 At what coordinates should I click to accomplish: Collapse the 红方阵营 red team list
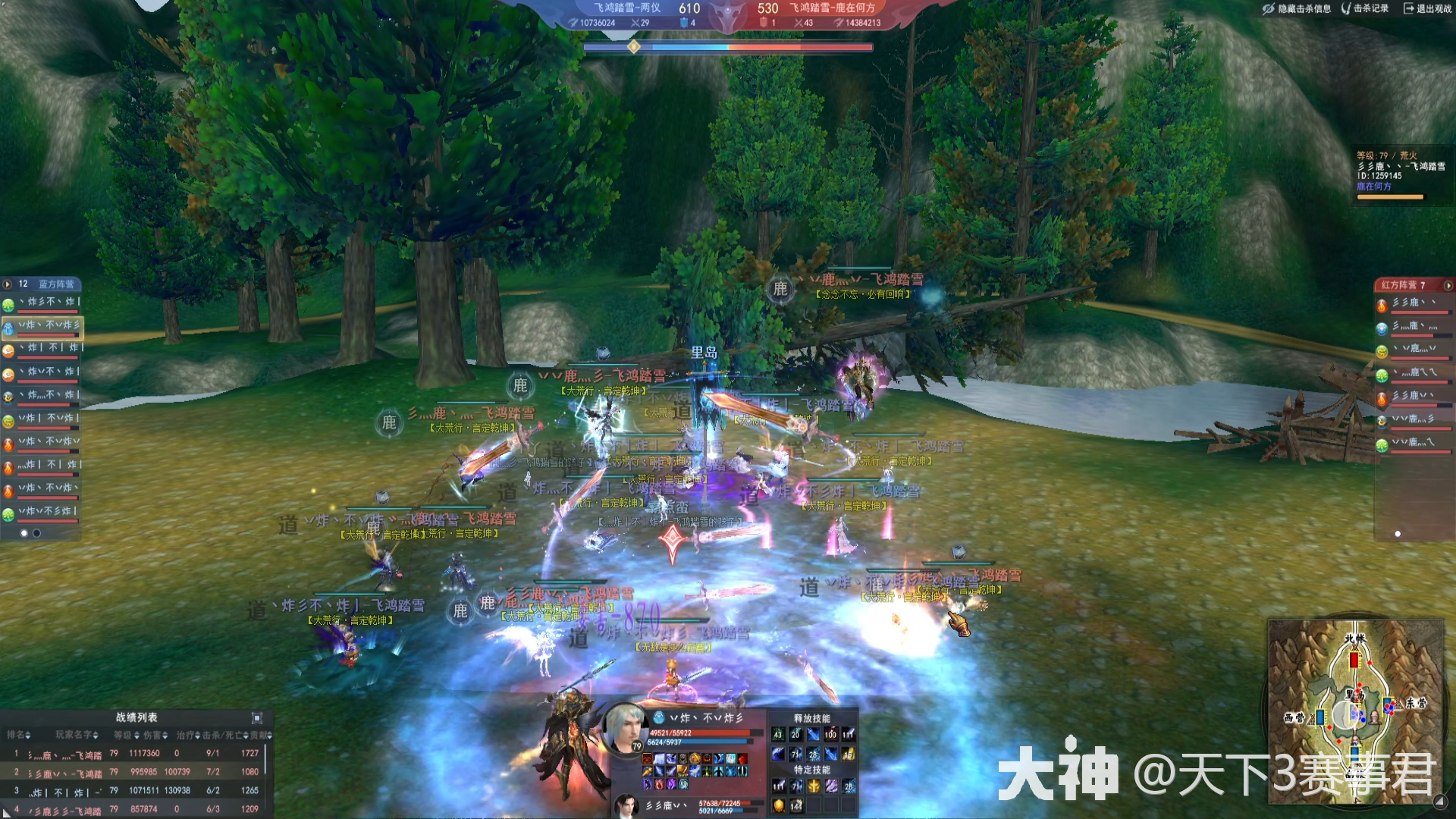1448,285
